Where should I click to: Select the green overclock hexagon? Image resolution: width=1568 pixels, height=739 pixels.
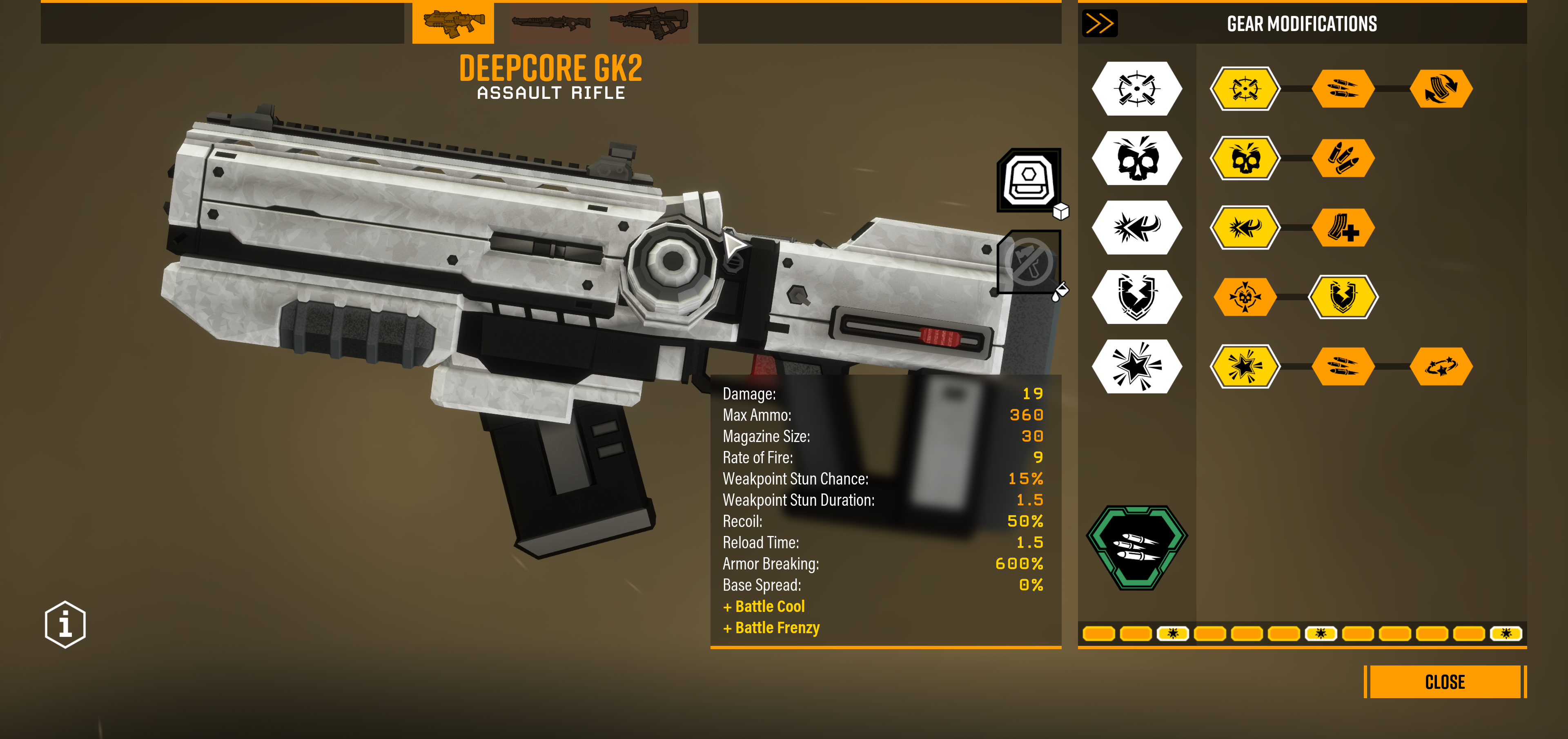tap(1136, 547)
